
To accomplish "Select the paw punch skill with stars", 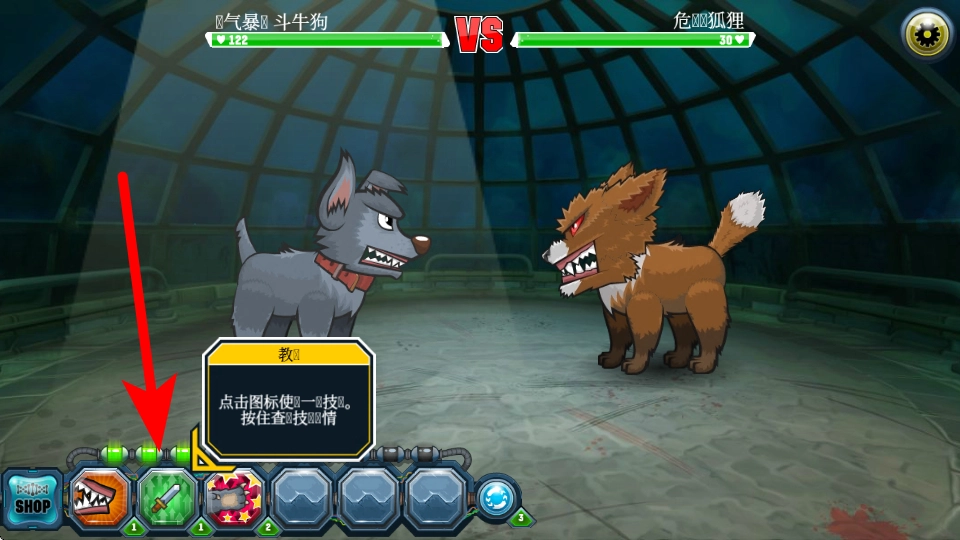I will click(234, 498).
